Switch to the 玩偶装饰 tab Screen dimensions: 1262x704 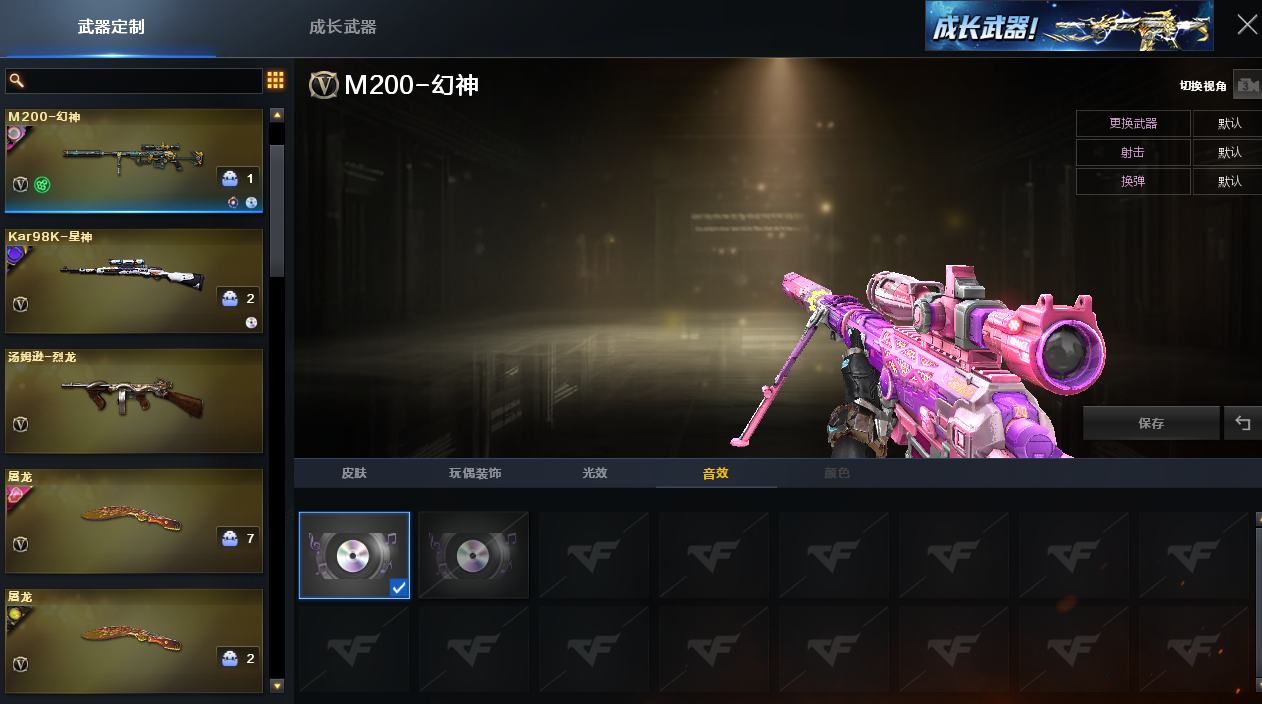[474, 473]
